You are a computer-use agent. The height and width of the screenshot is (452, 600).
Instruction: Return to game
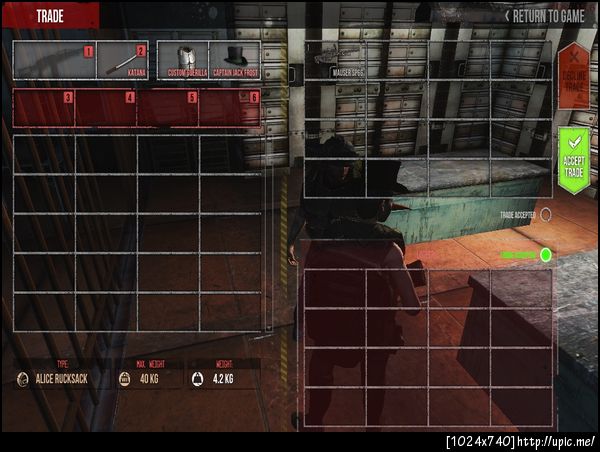(x=547, y=16)
